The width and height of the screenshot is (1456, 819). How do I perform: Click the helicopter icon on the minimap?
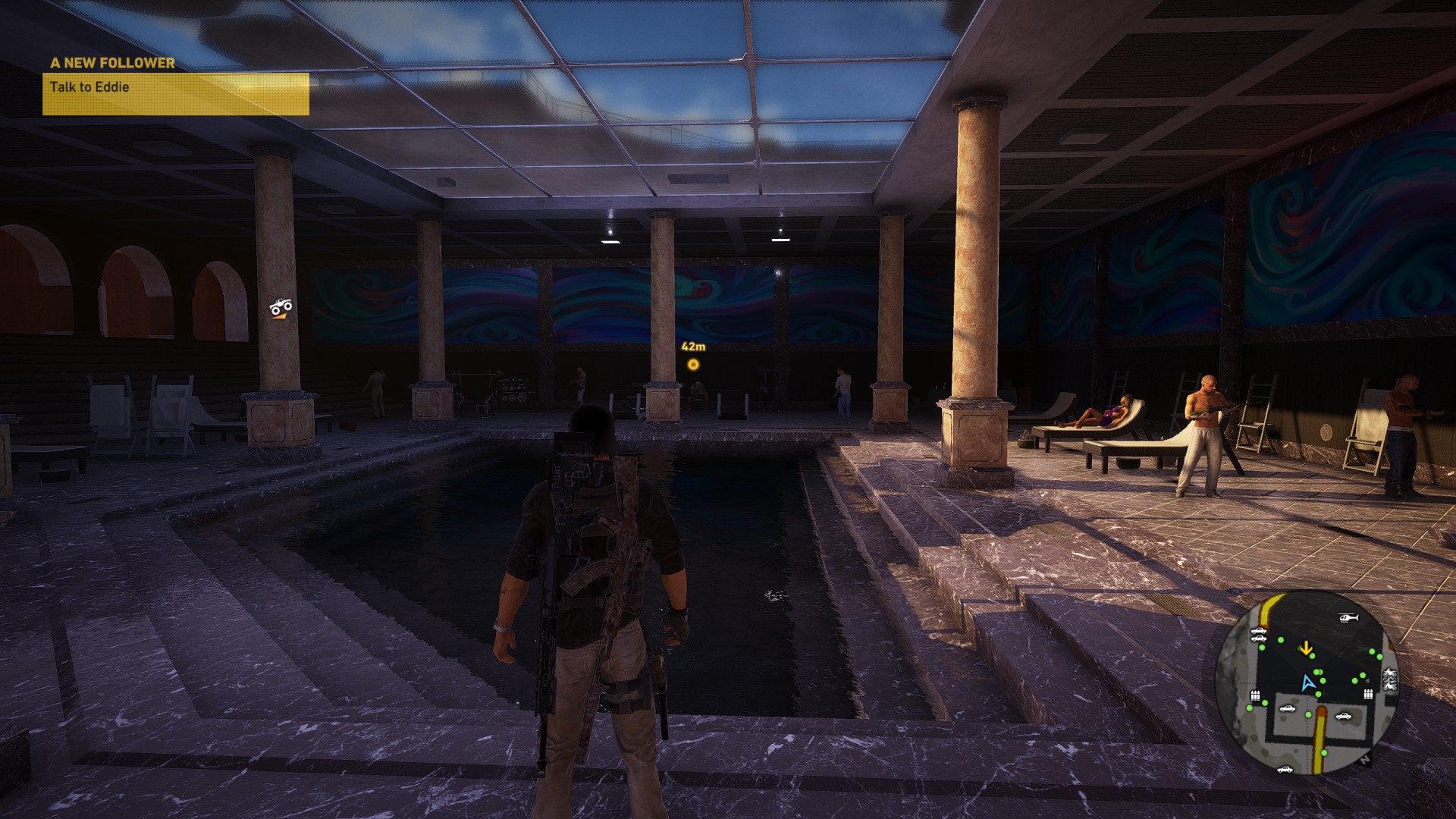pos(1348,618)
